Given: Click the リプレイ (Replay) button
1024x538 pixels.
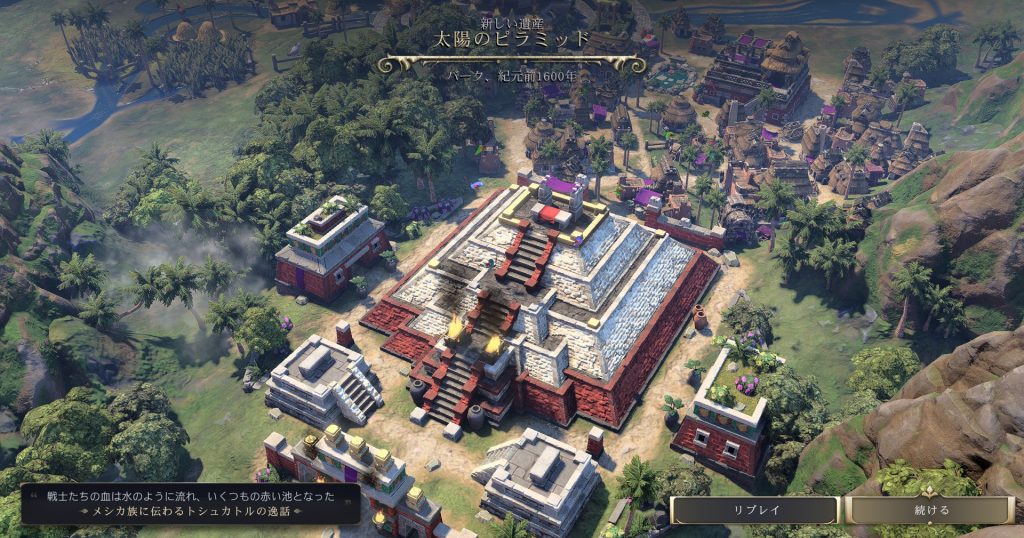Looking at the screenshot, I should tap(754, 510).
